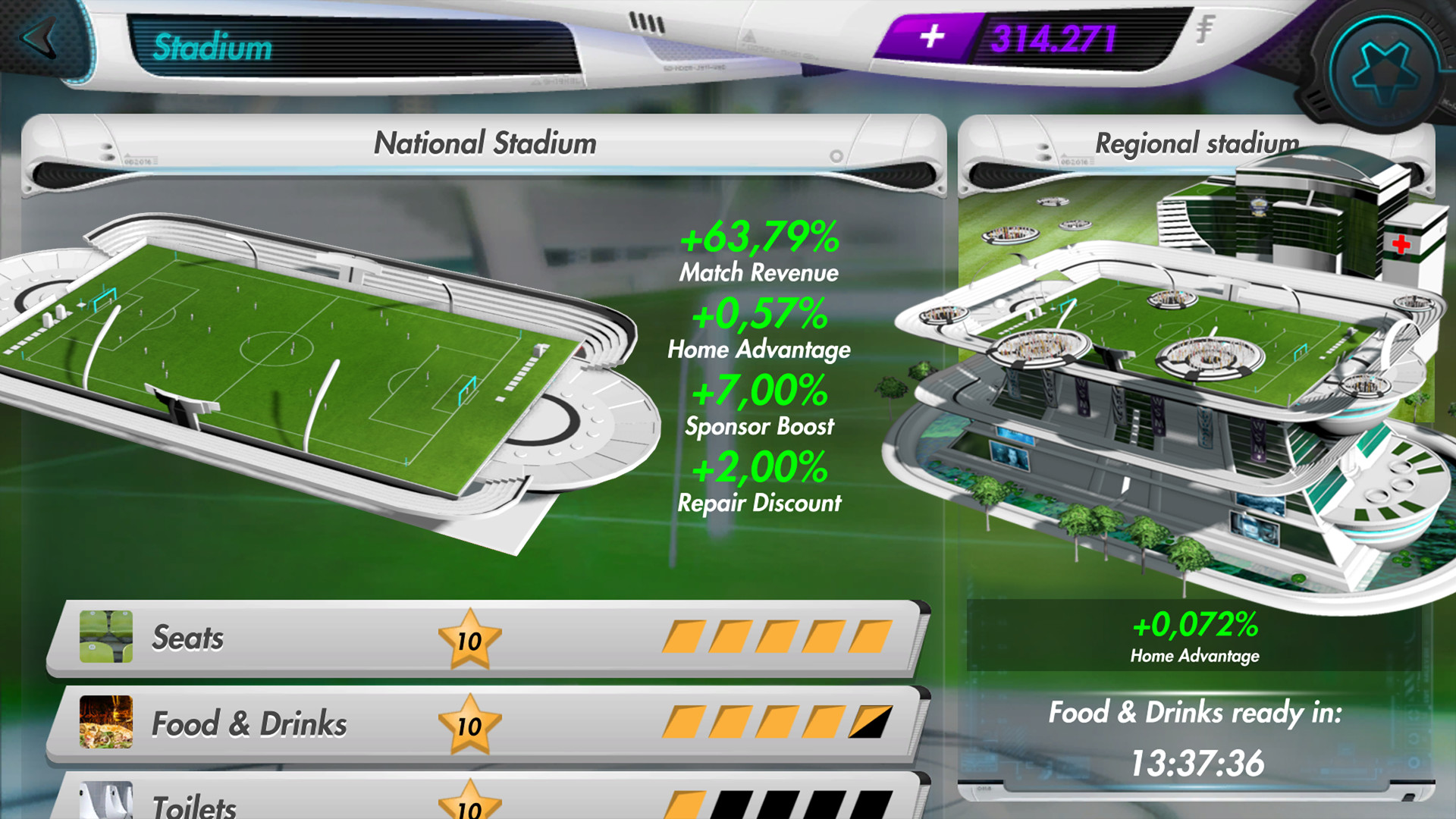This screenshot has height=819, width=1456.
Task: Expand the Toilets facility row
Action: tap(493, 805)
